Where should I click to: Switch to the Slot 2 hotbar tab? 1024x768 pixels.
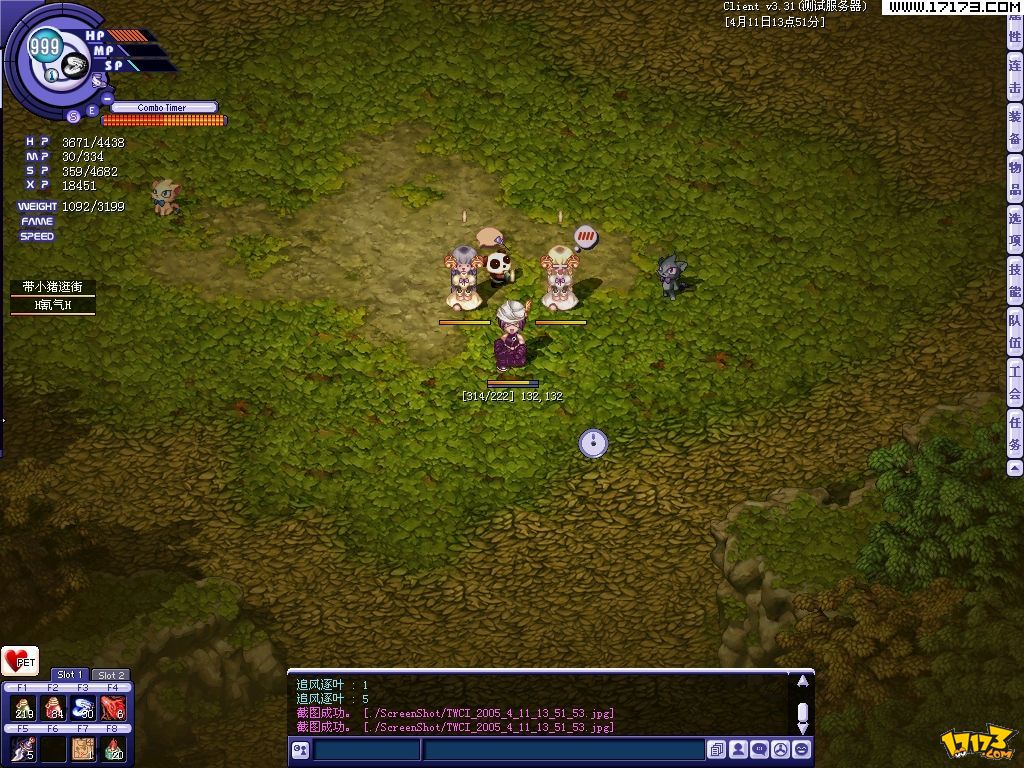(111, 675)
